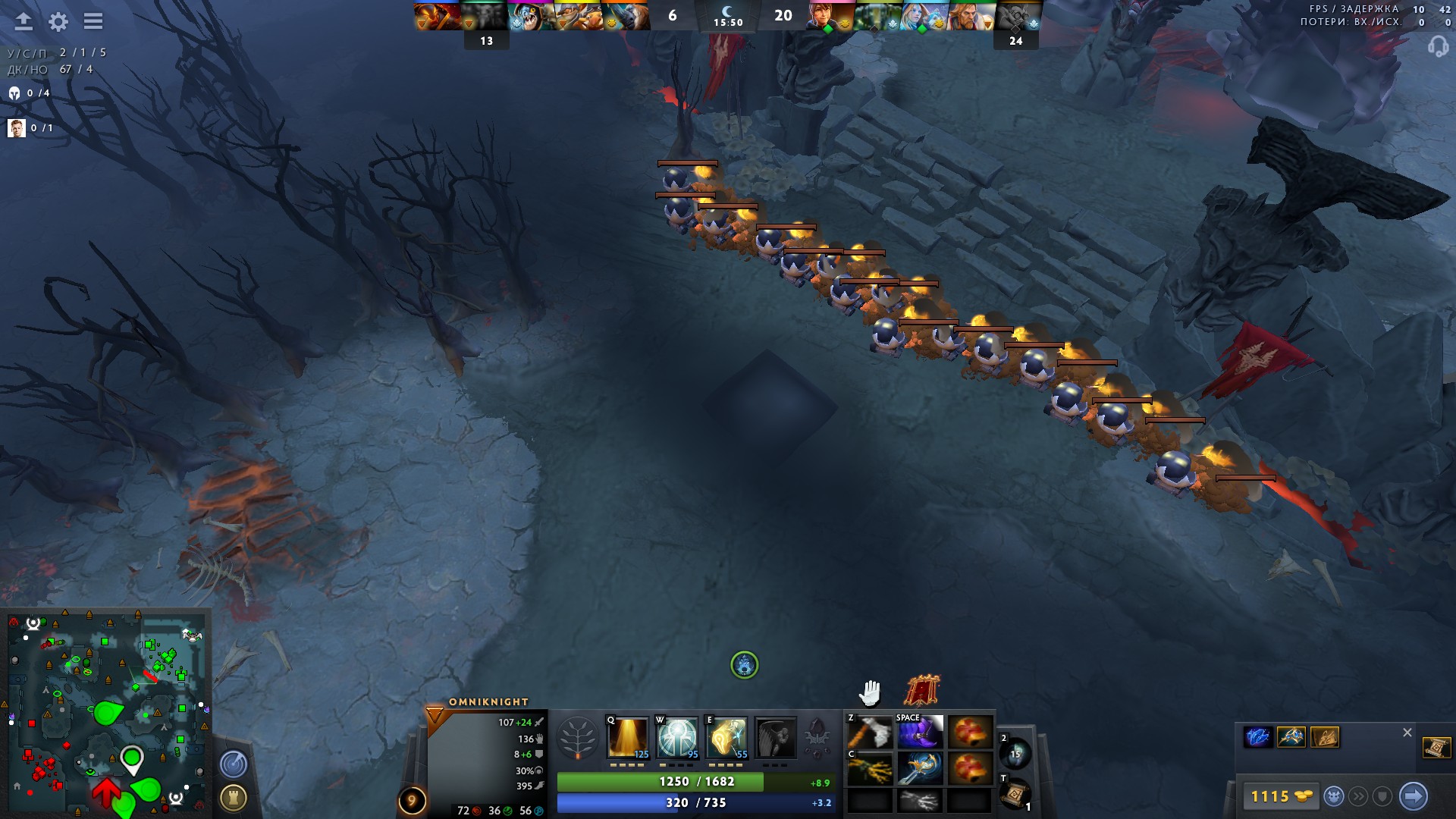Click the glyph tower icon beside the minimap

tap(234, 796)
